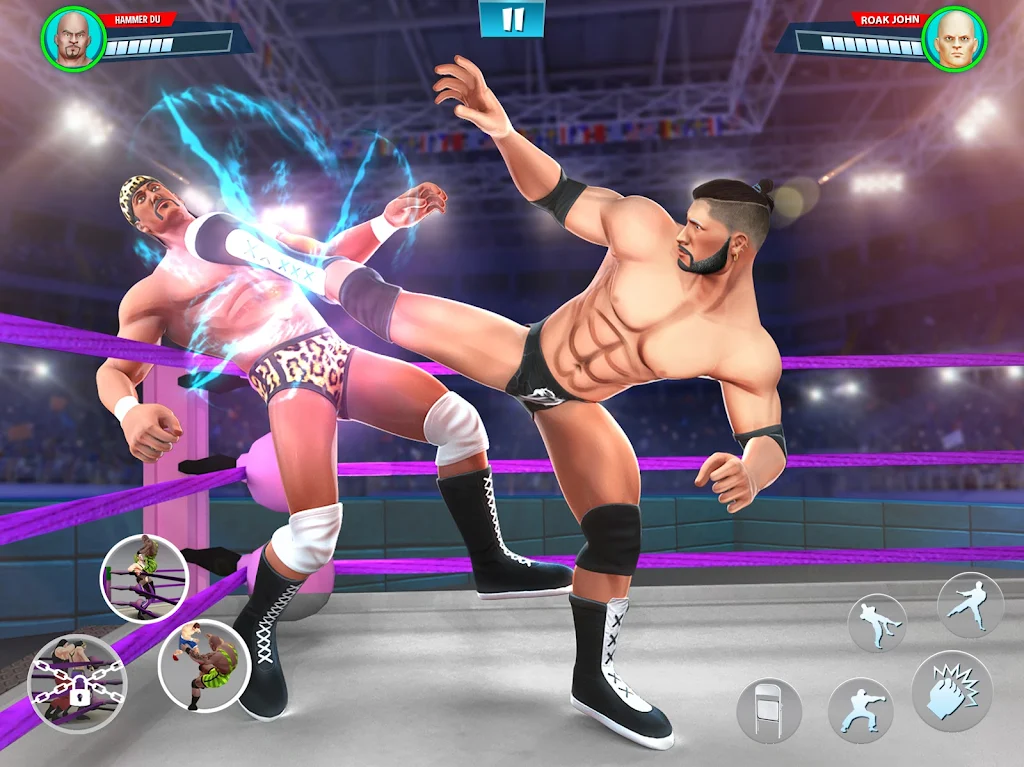The height and width of the screenshot is (767, 1024).
Task: Activate the rope corner grapple special
Action: pyautogui.click(x=145, y=579)
